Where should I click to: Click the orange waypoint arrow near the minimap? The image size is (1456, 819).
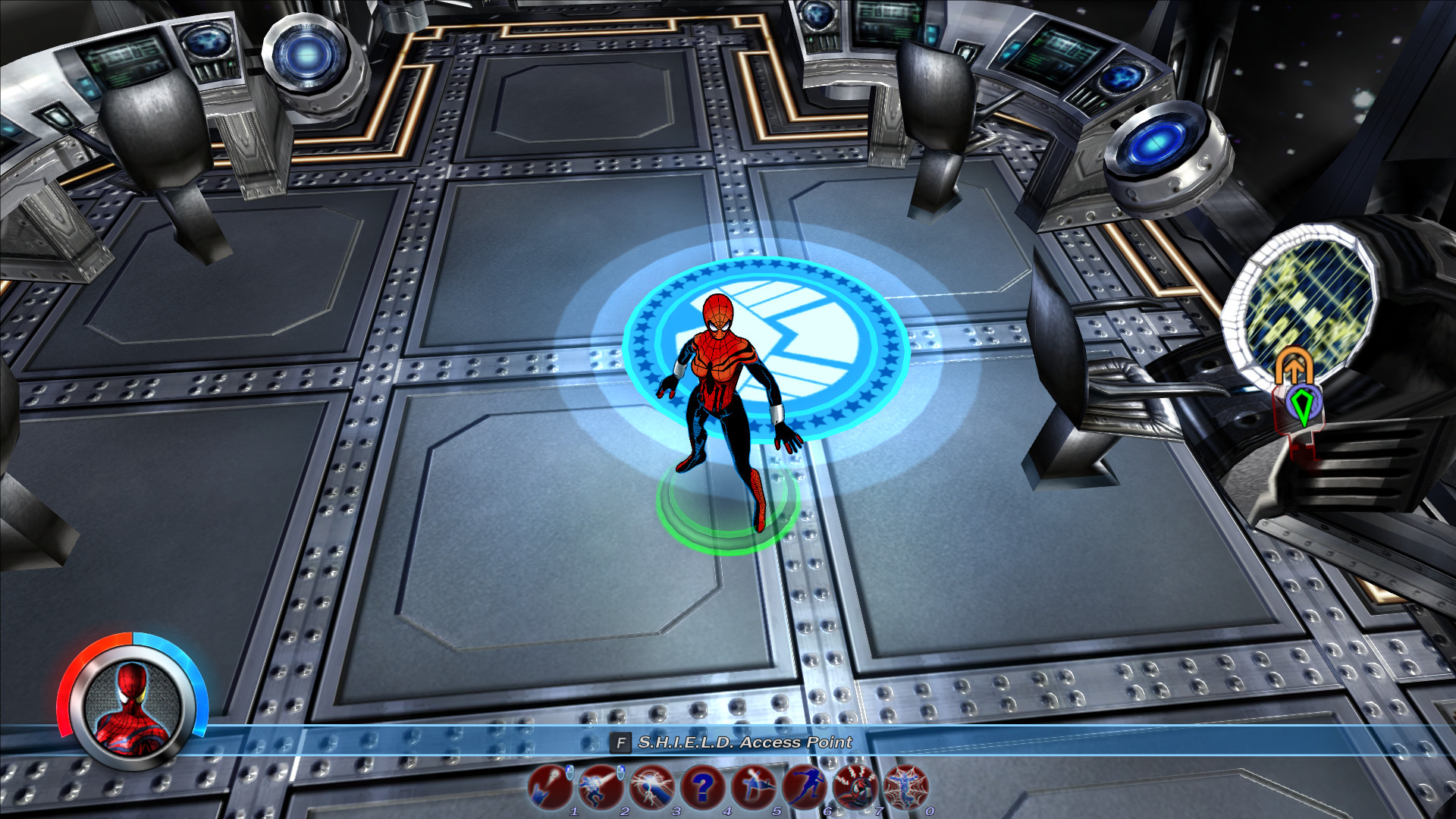point(1294,365)
